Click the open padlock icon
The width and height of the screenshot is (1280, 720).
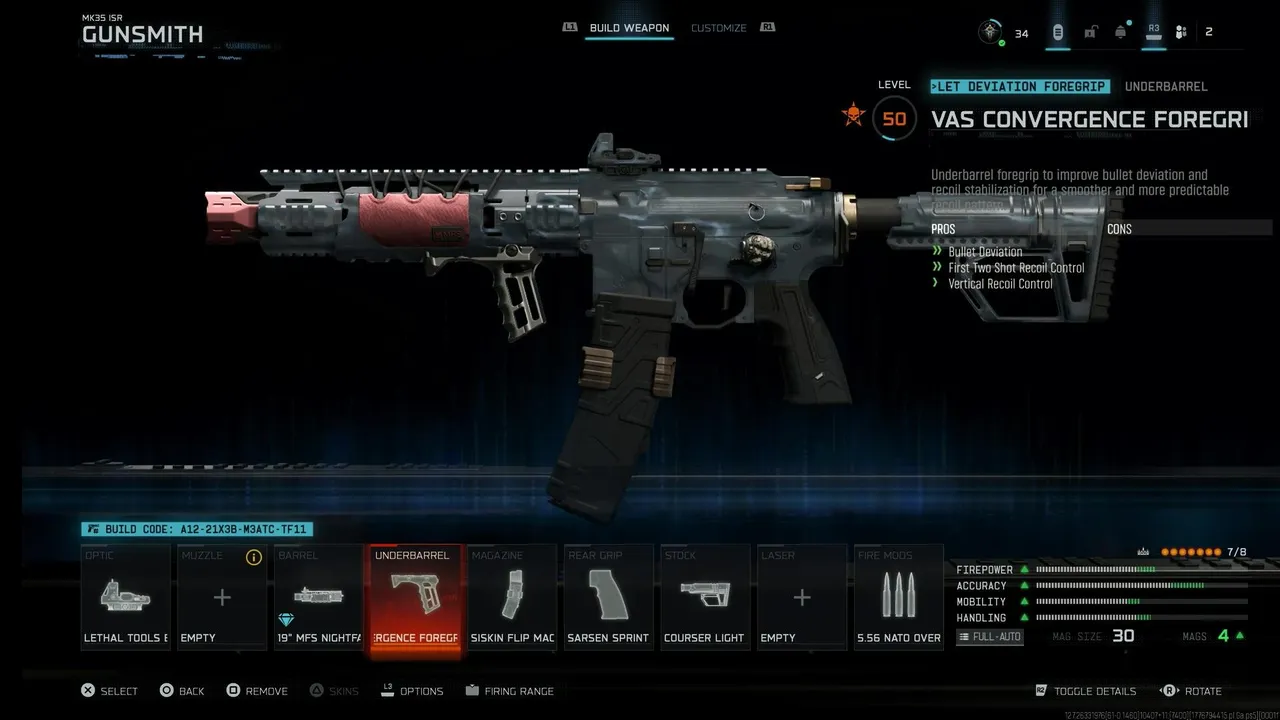[x=1090, y=33]
